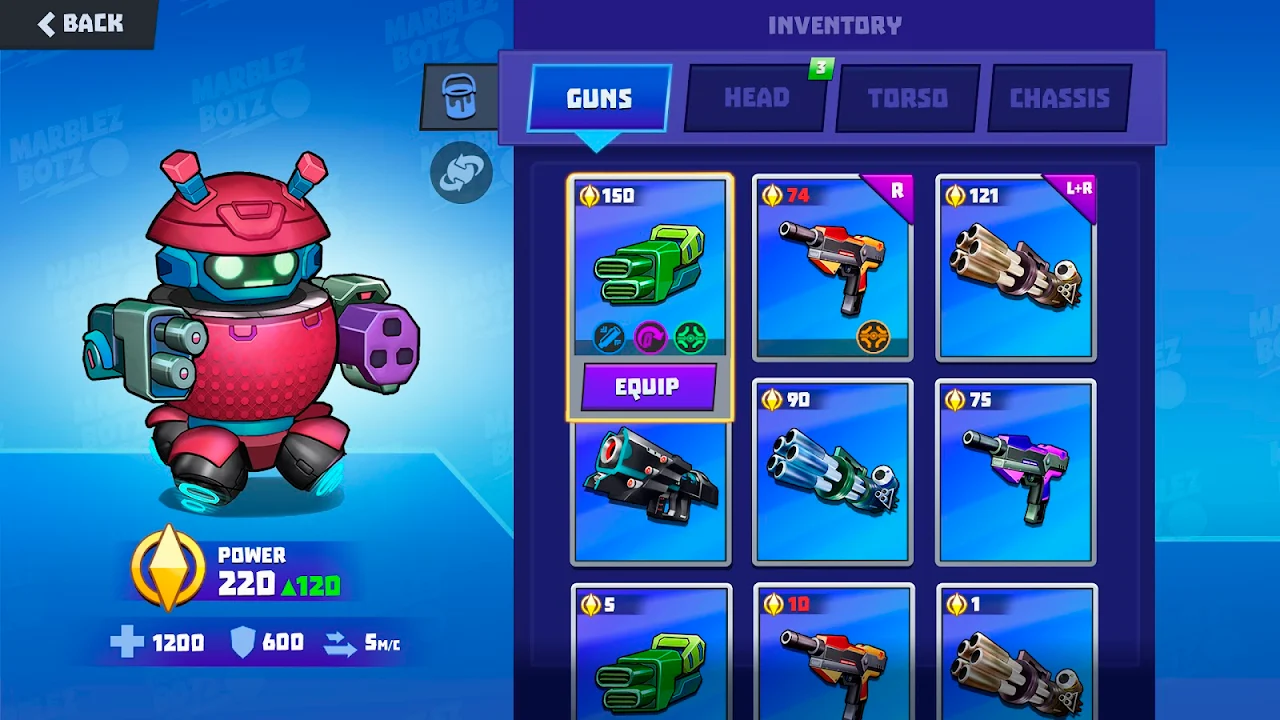Select the 75 power purple pistol card
Image resolution: width=1280 pixels, height=720 pixels.
[x=1015, y=472]
